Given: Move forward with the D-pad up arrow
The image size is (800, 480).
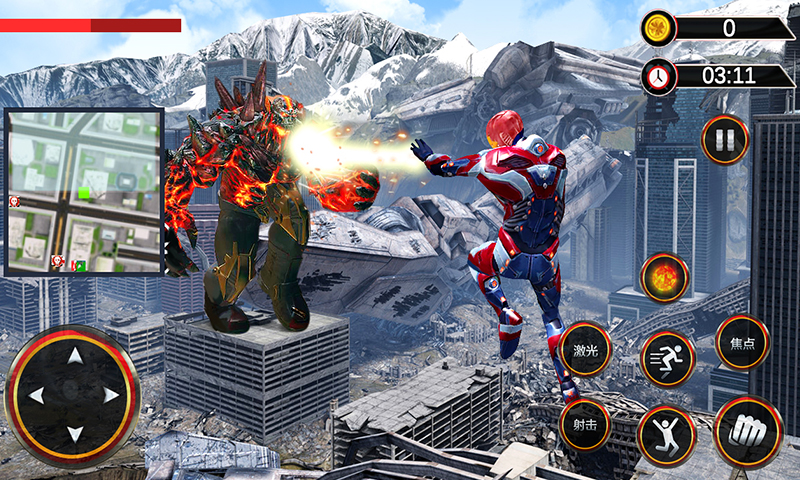Looking at the screenshot, I should (x=73, y=356).
